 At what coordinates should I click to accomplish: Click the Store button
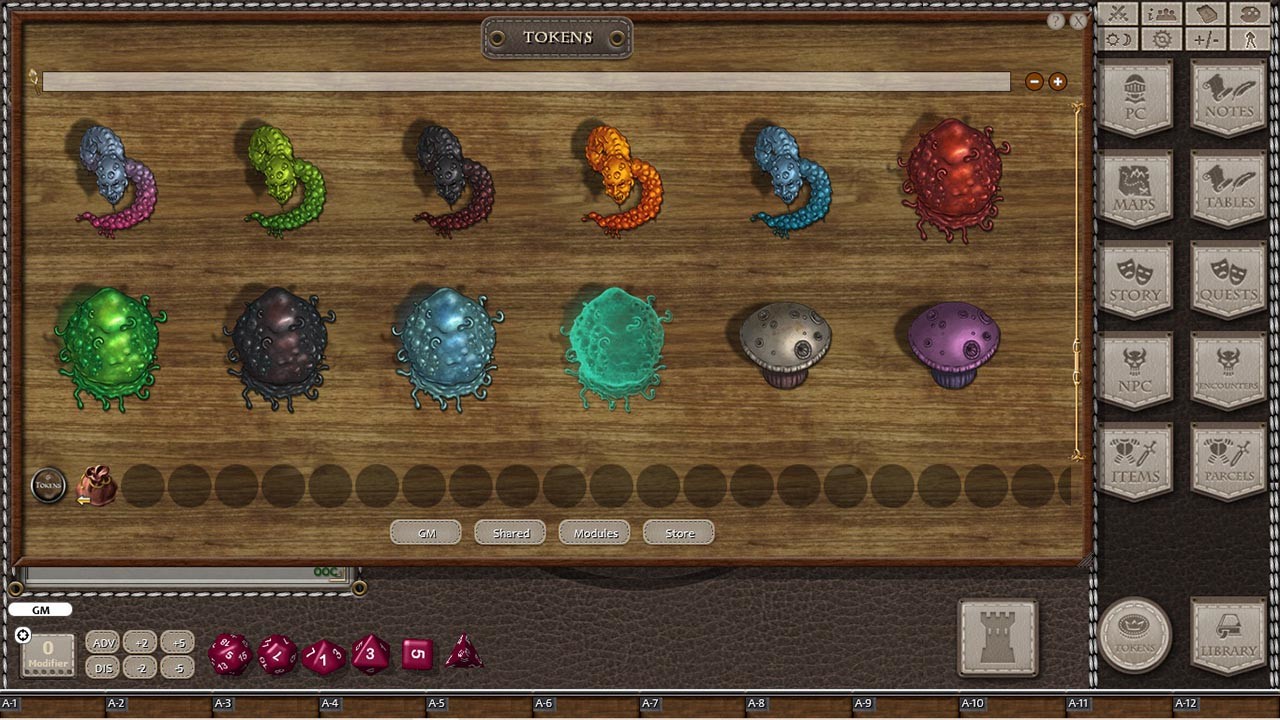click(678, 532)
